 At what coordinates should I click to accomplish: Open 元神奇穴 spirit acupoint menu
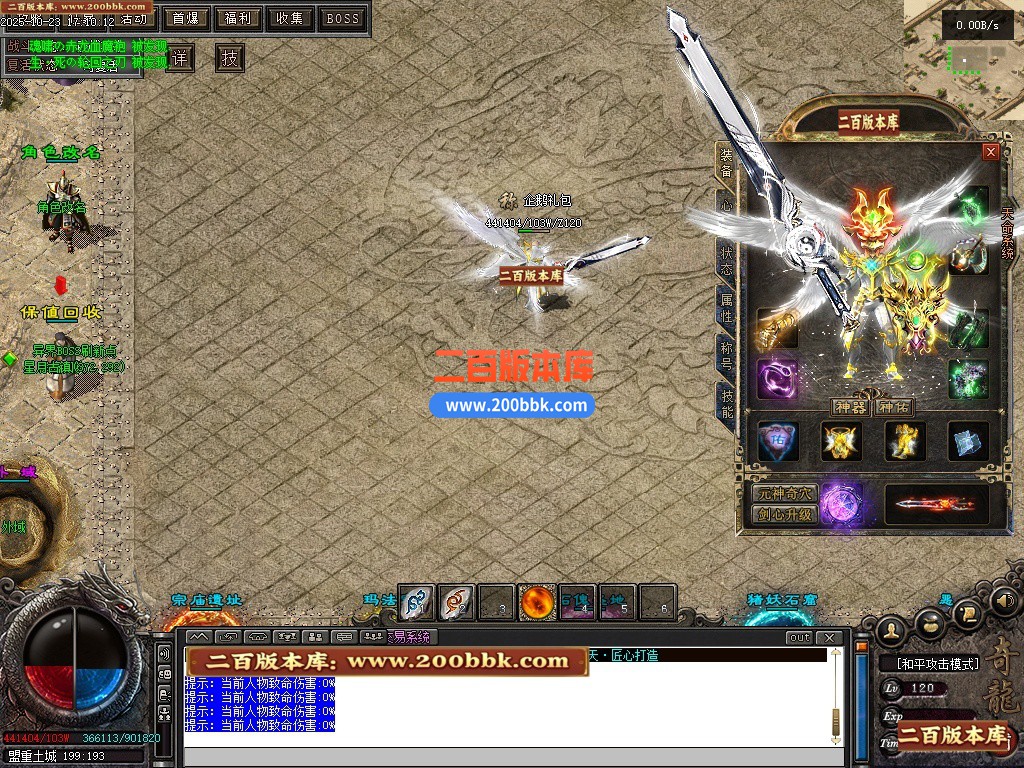(x=784, y=494)
